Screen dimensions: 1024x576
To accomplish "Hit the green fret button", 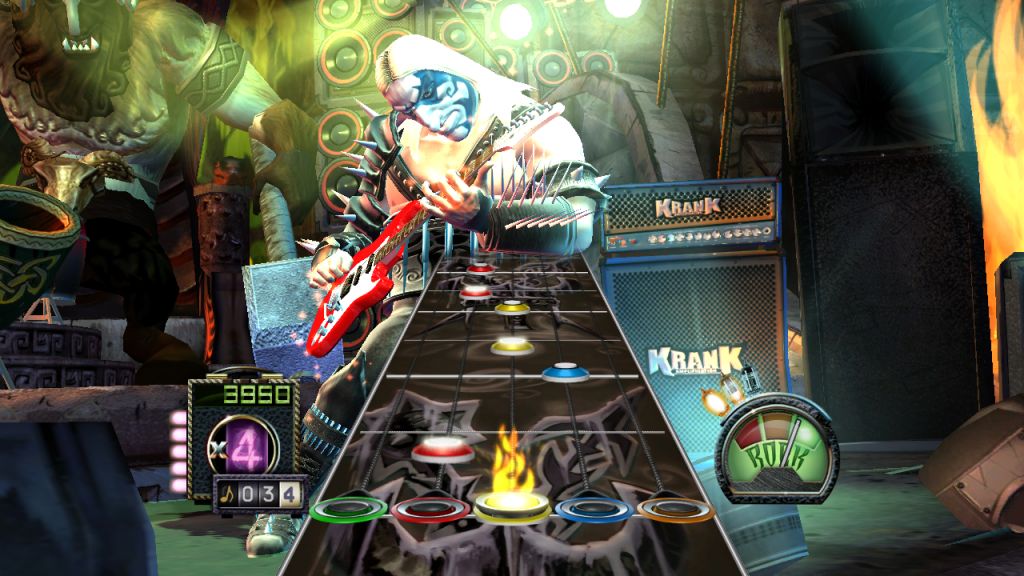I will pyautogui.click(x=350, y=509).
